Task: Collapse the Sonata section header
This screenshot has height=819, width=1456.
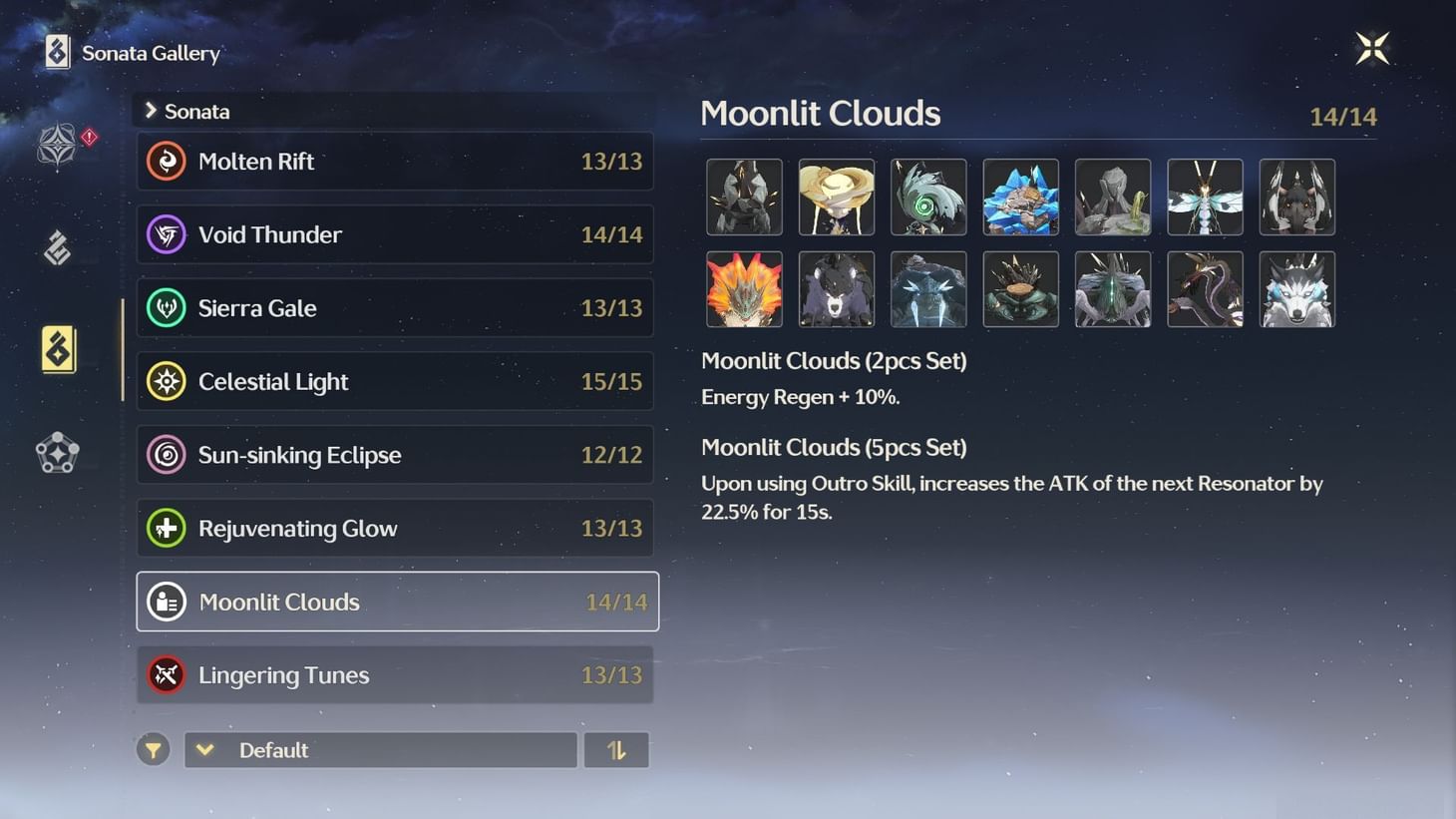Action: [150, 111]
